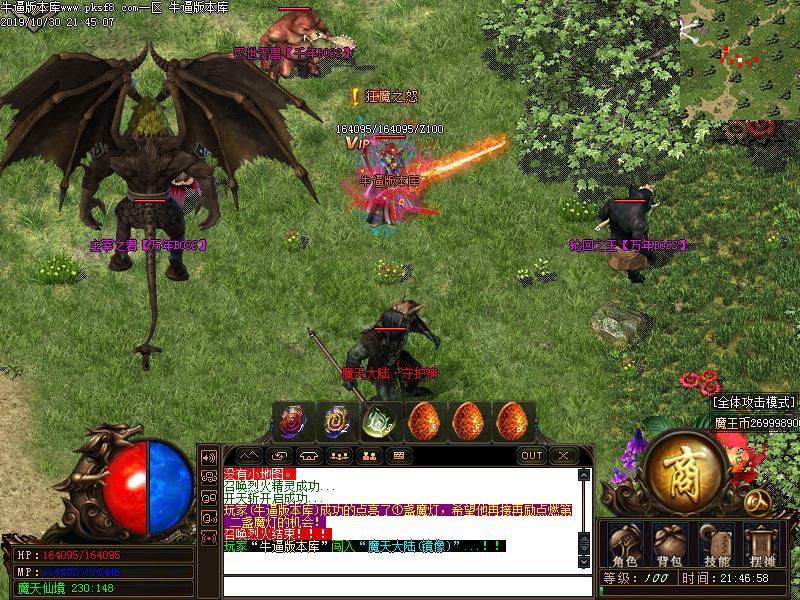The height and width of the screenshot is (600, 800).
Task: Use the orange egg in hotbar slot 4
Action: [x=424, y=422]
